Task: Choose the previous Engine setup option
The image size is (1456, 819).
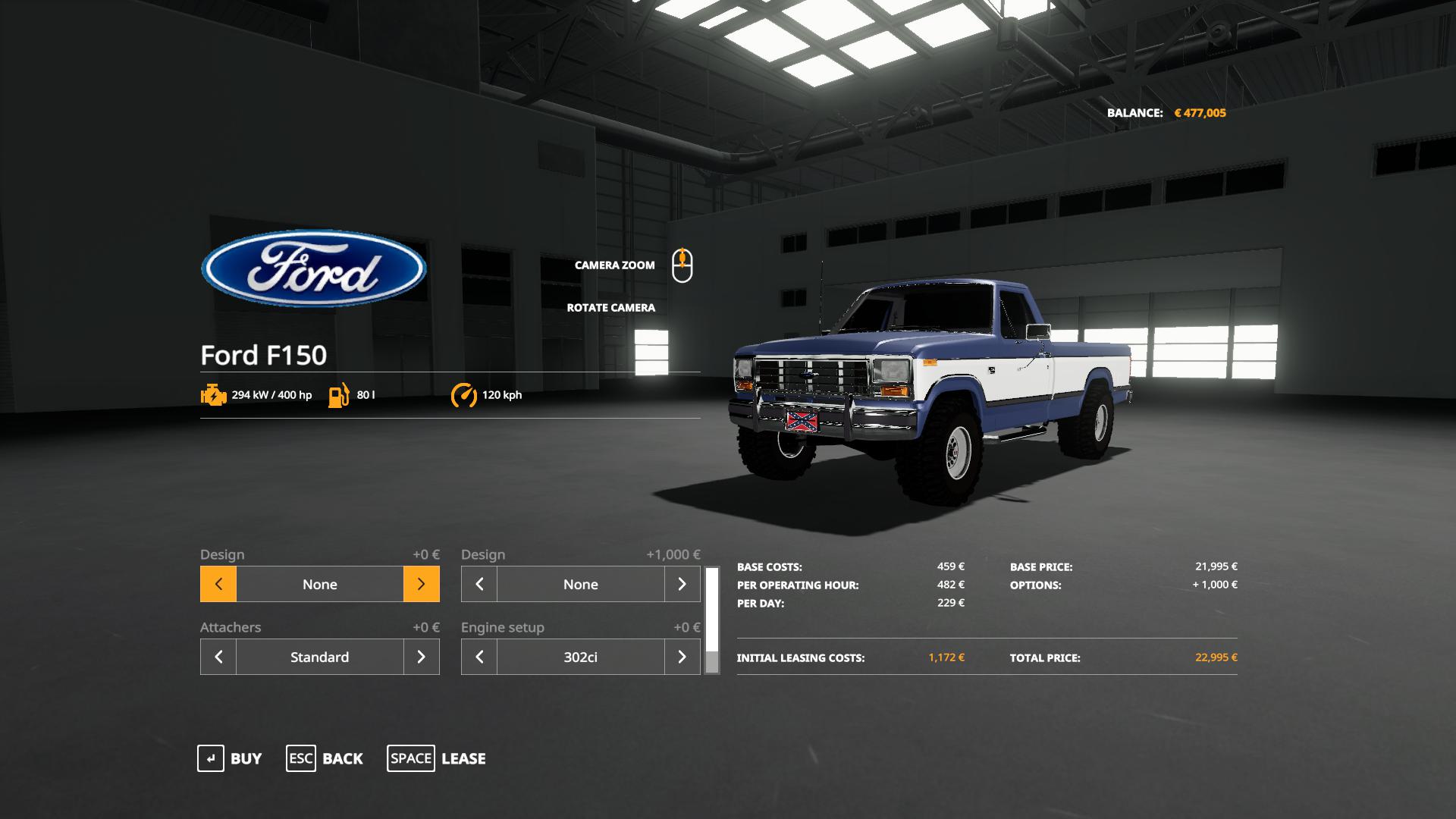Action: coord(479,657)
